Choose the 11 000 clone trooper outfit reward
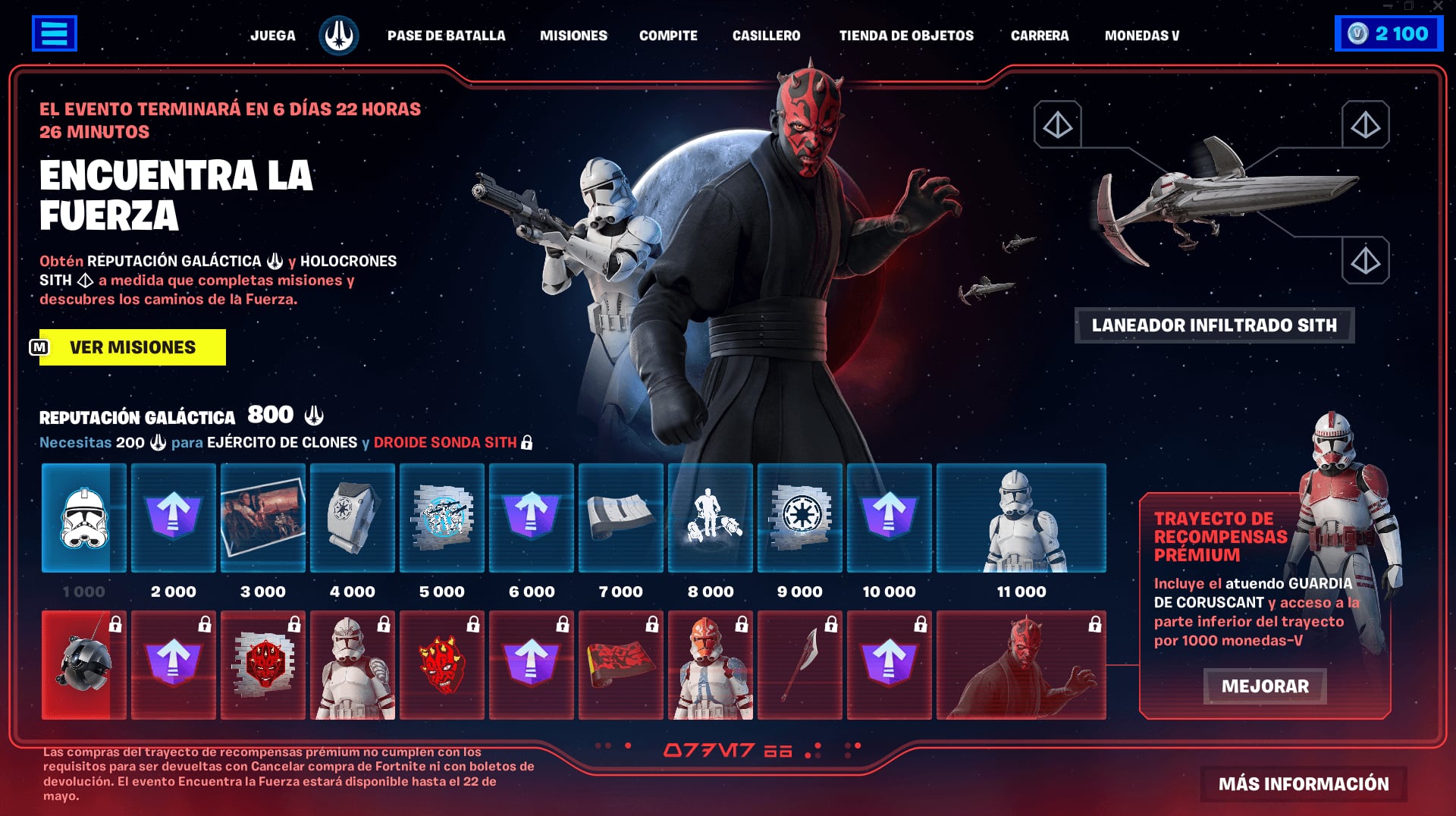The height and width of the screenshot is (816, 1456). (x=1021, y=518)
